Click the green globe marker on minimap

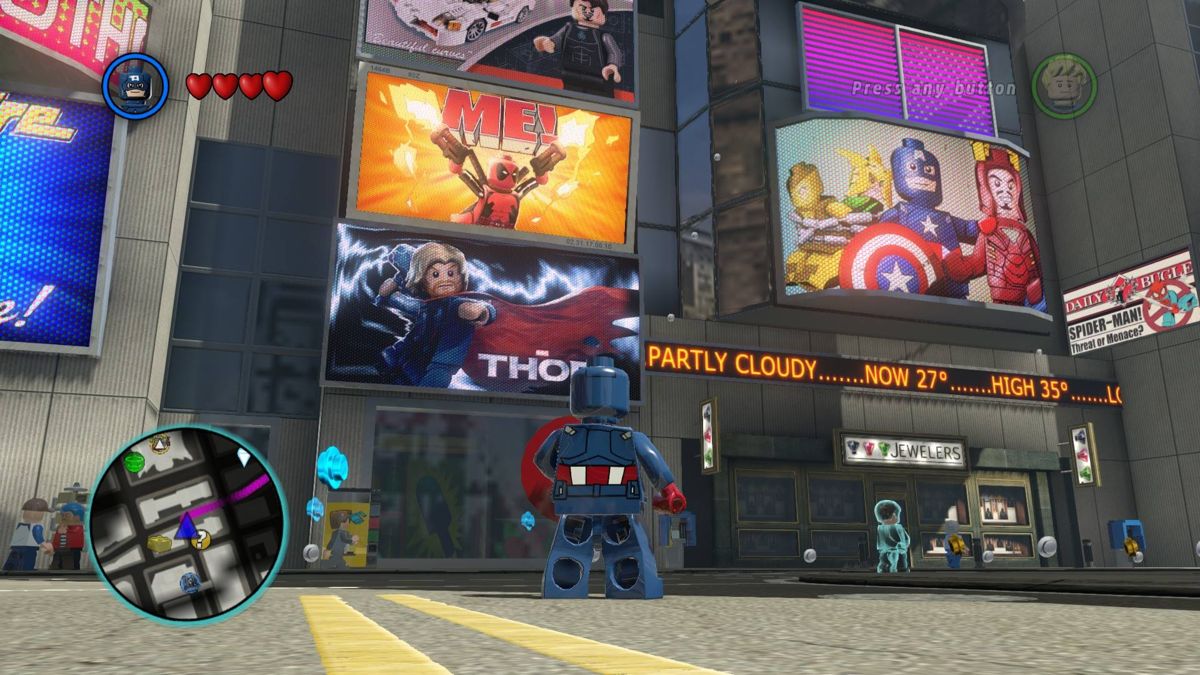click(134, 461)
